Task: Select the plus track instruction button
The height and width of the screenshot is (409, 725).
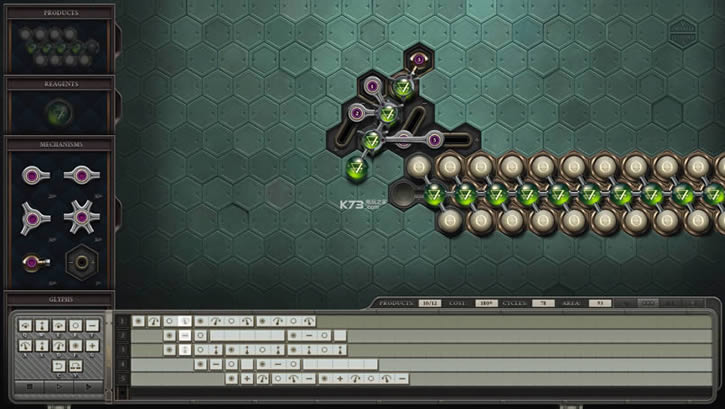Action: coord(93,345)
